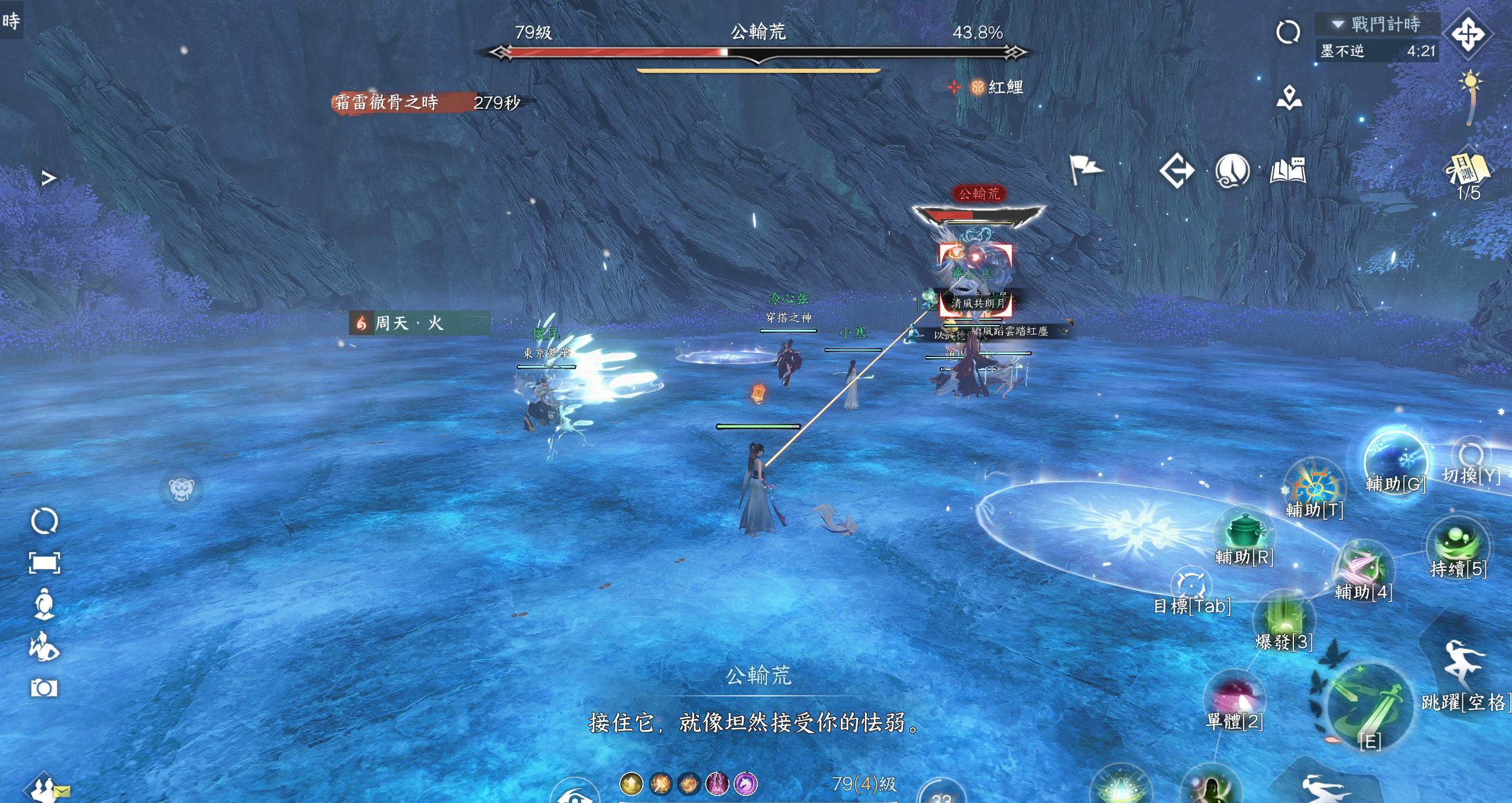The width and height of the screenshot is (1512, 803).
Task: Click the diamond exit arrow icon
Action: pos(1177,171)
